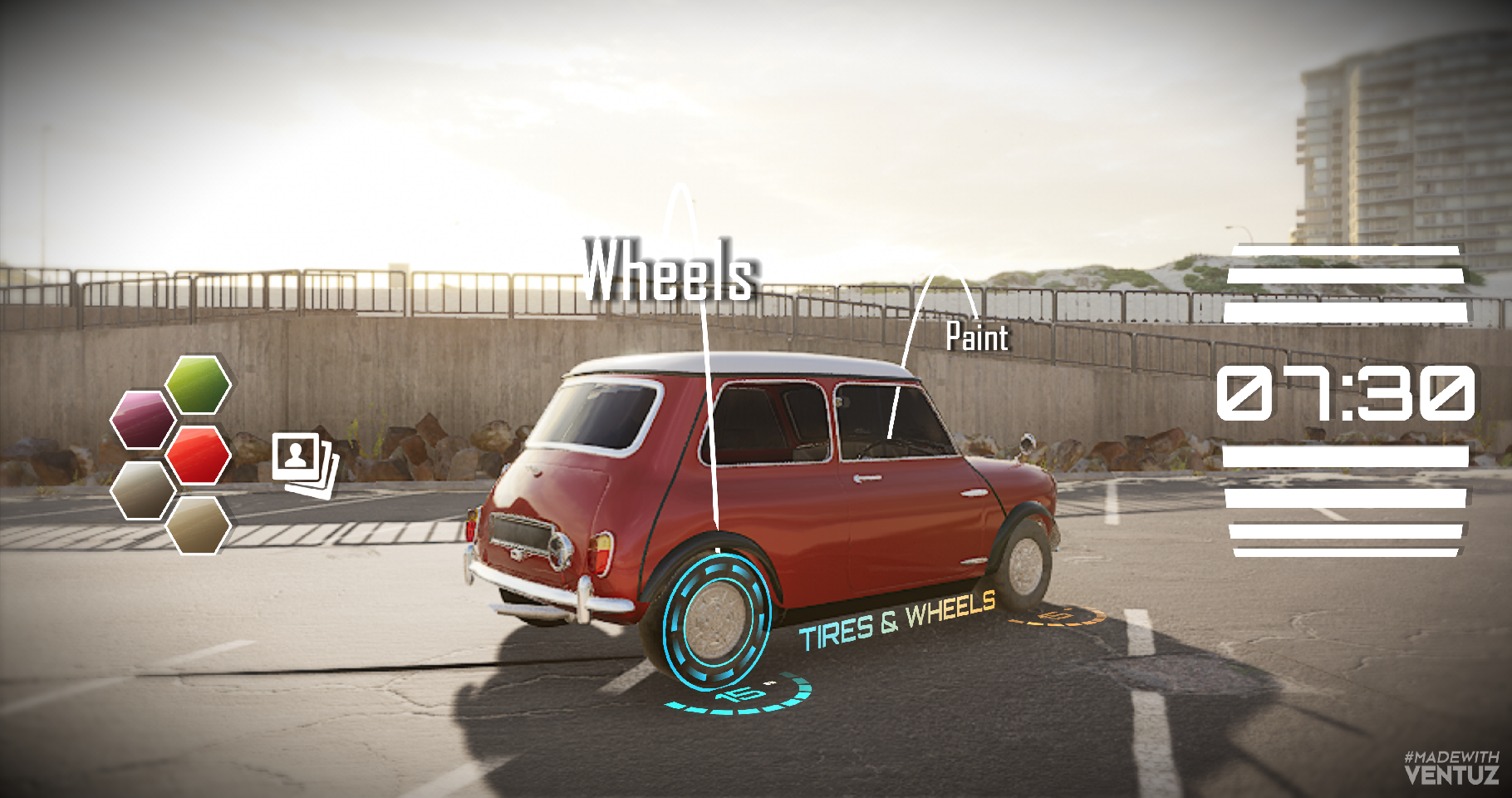This screenshot has height=798, width=1512.
Task: Open the Tires & Wheels option
Action: (896, 621)
